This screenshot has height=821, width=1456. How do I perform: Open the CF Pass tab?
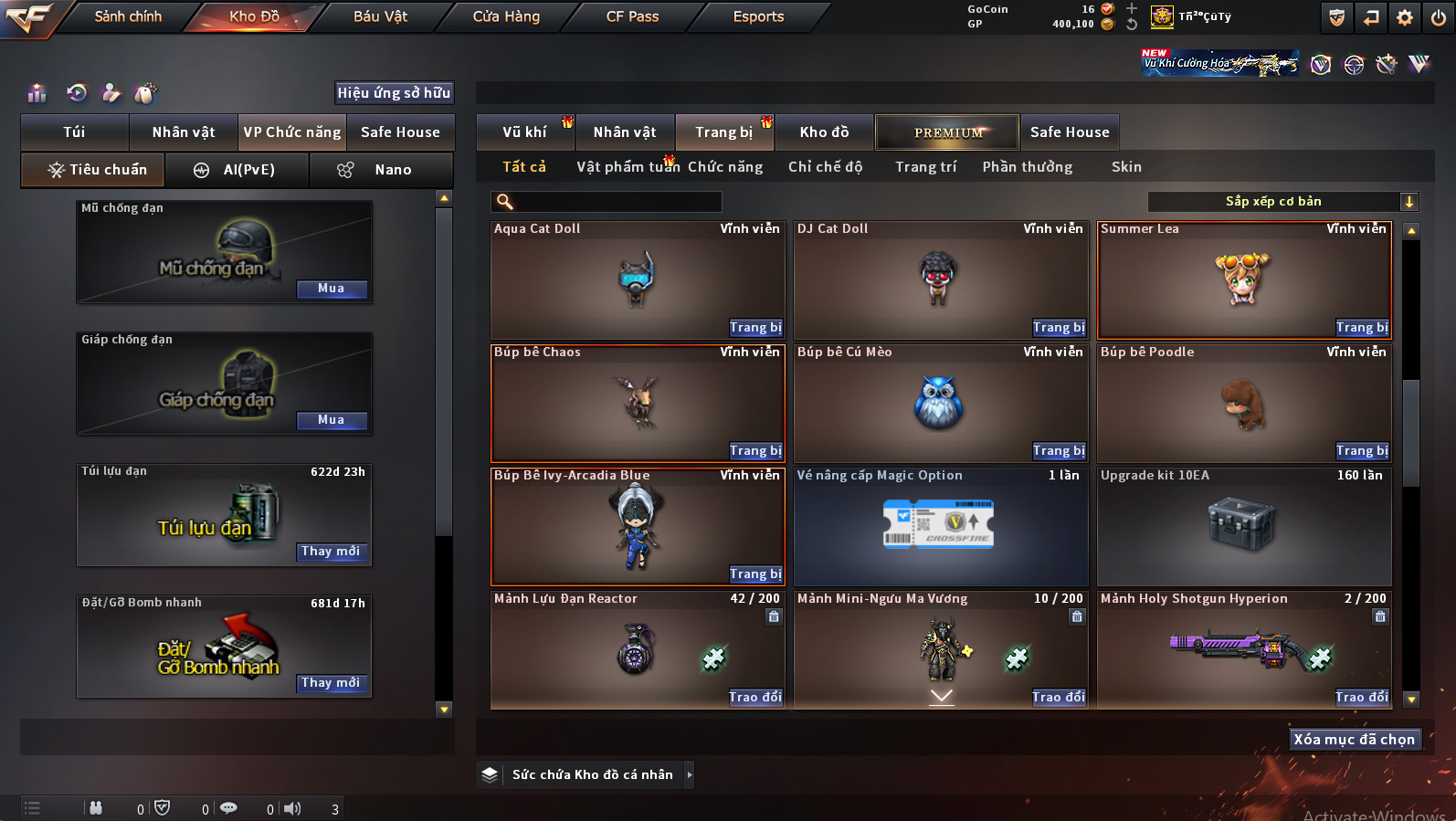coord(632,16)
